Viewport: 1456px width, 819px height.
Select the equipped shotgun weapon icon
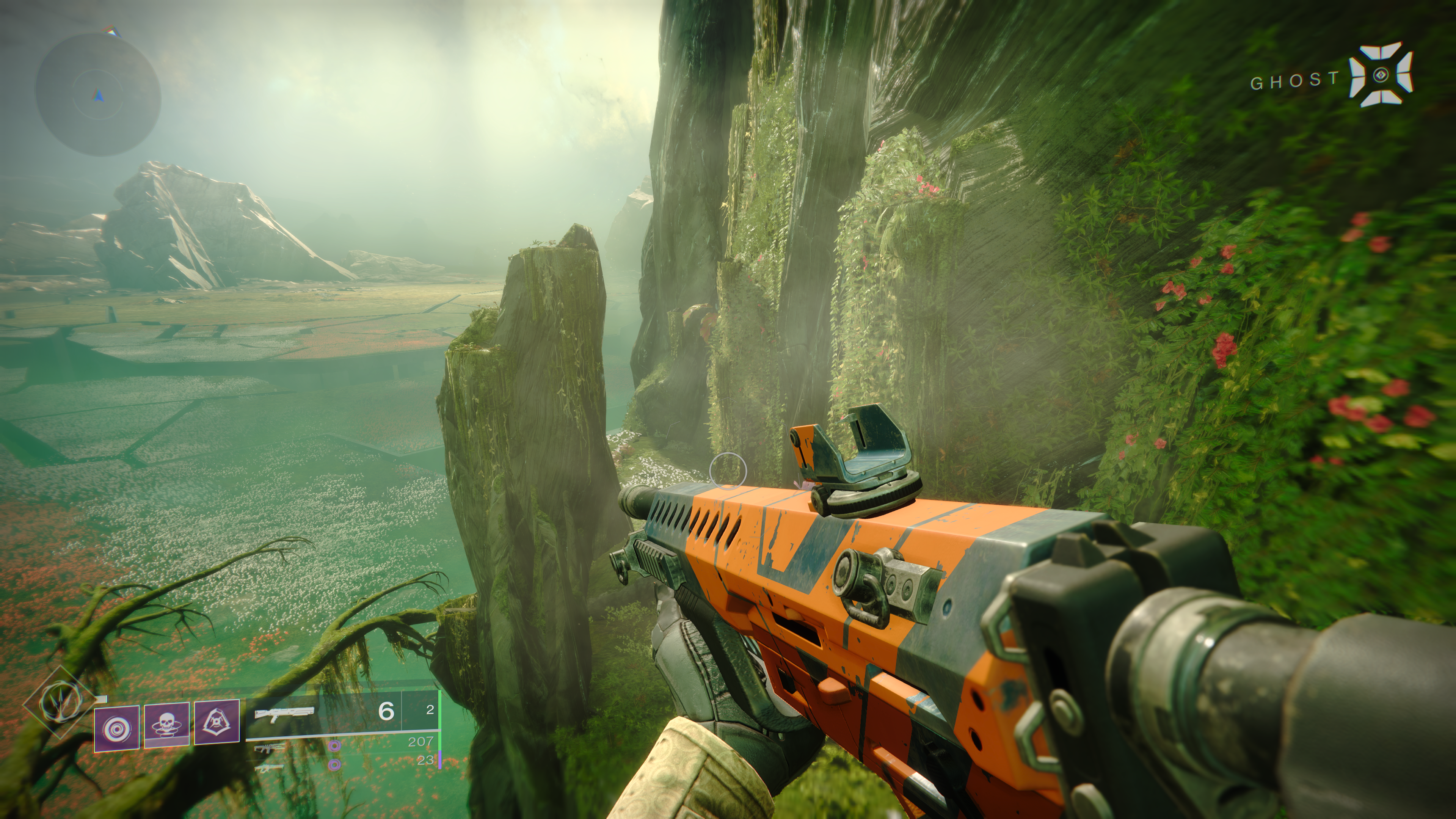(x=284, y=714)
